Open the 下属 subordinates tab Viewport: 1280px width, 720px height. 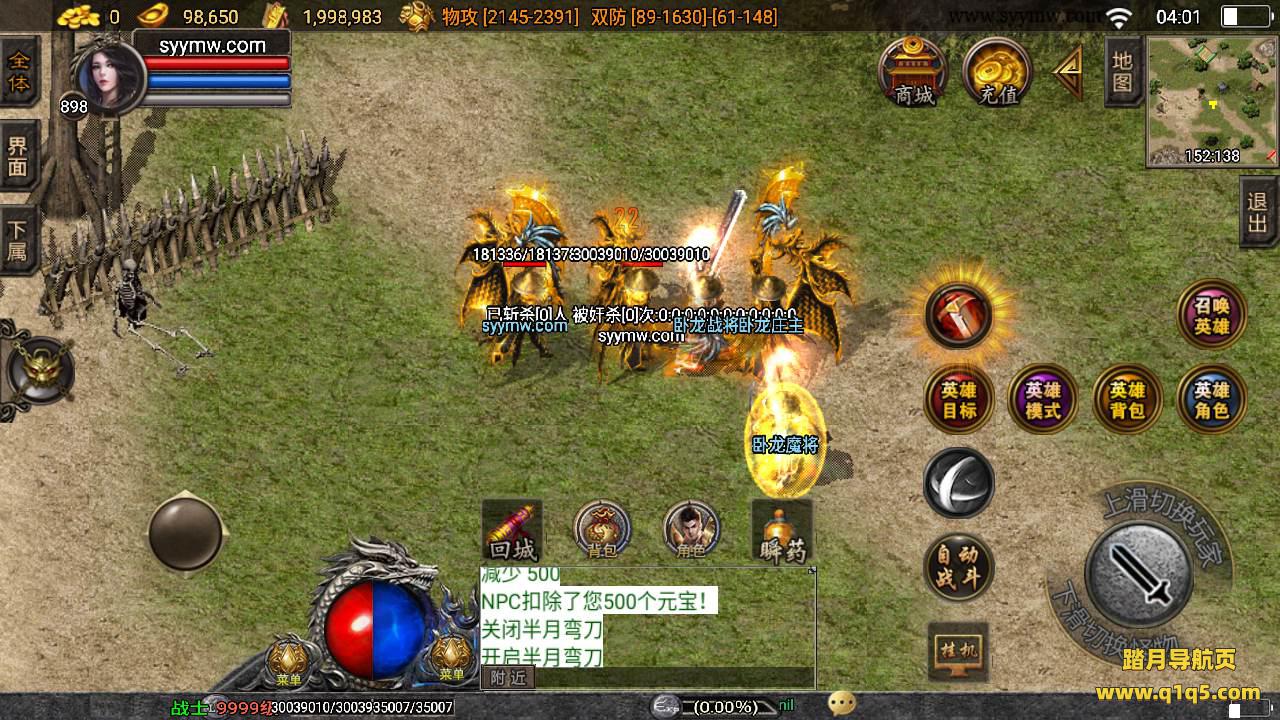click(19, 239)
